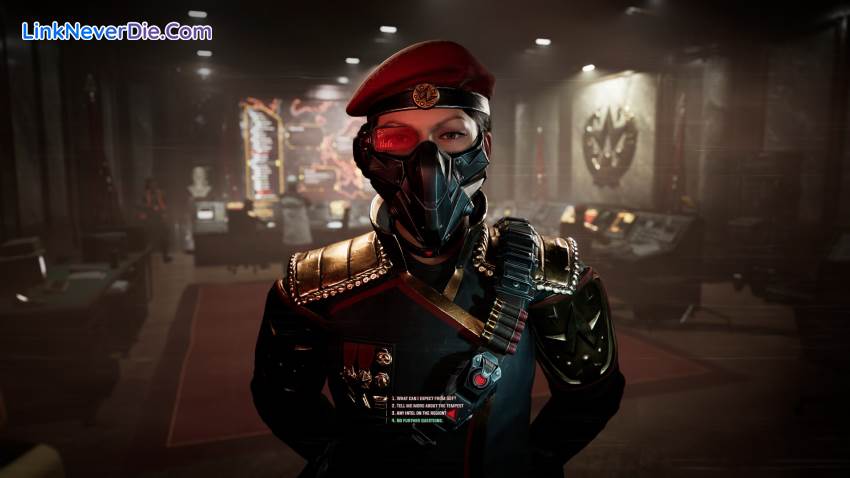
Task: Open the LinkNeverDie.Com watermark link
Action: [x=116, y=31]
